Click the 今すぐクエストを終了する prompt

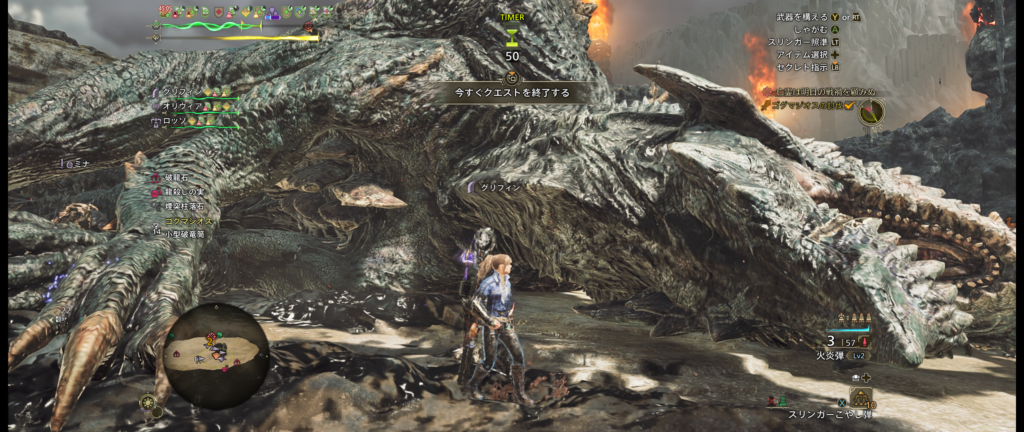tap(511, 92)
